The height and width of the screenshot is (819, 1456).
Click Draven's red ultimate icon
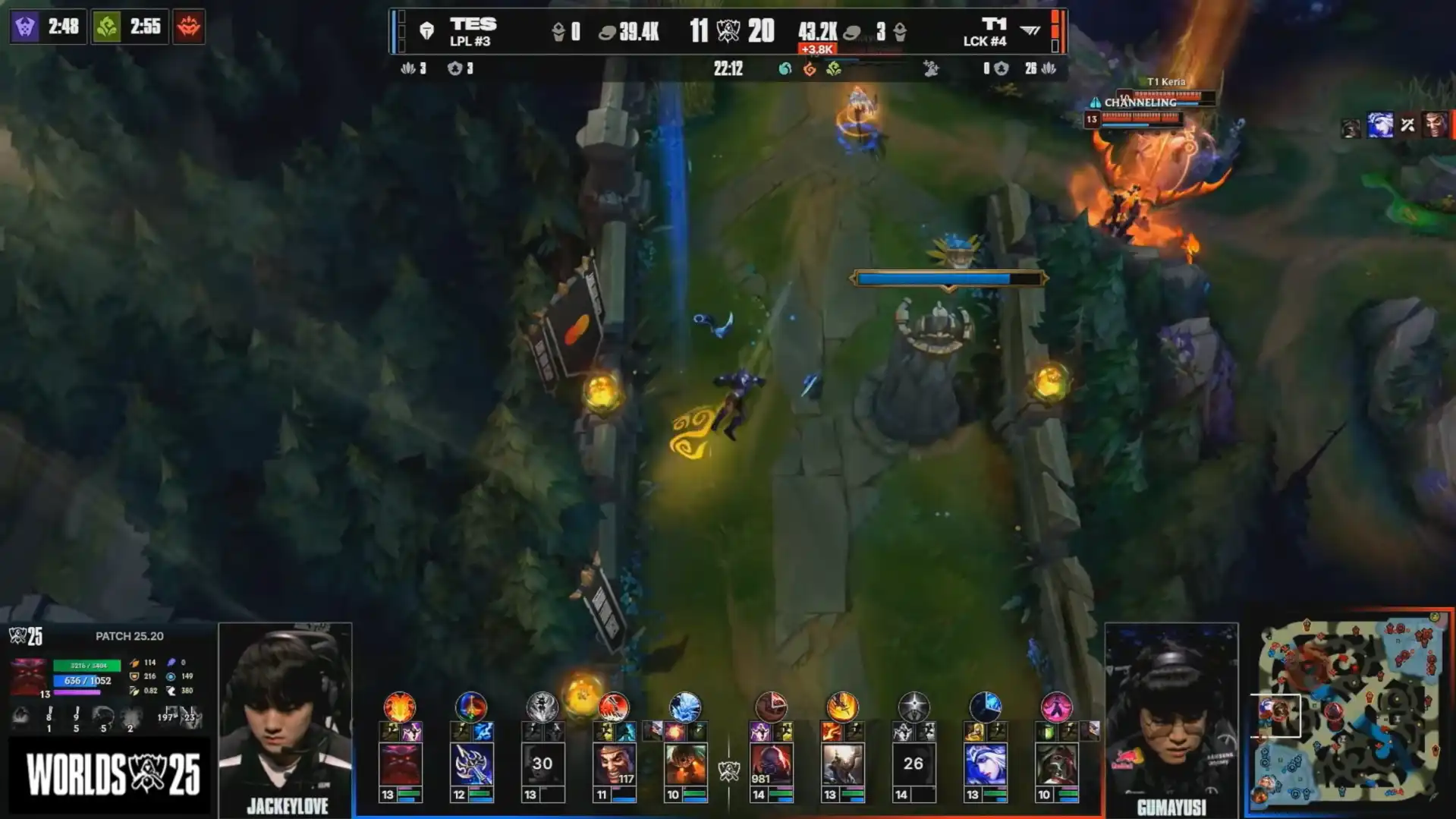613,707
